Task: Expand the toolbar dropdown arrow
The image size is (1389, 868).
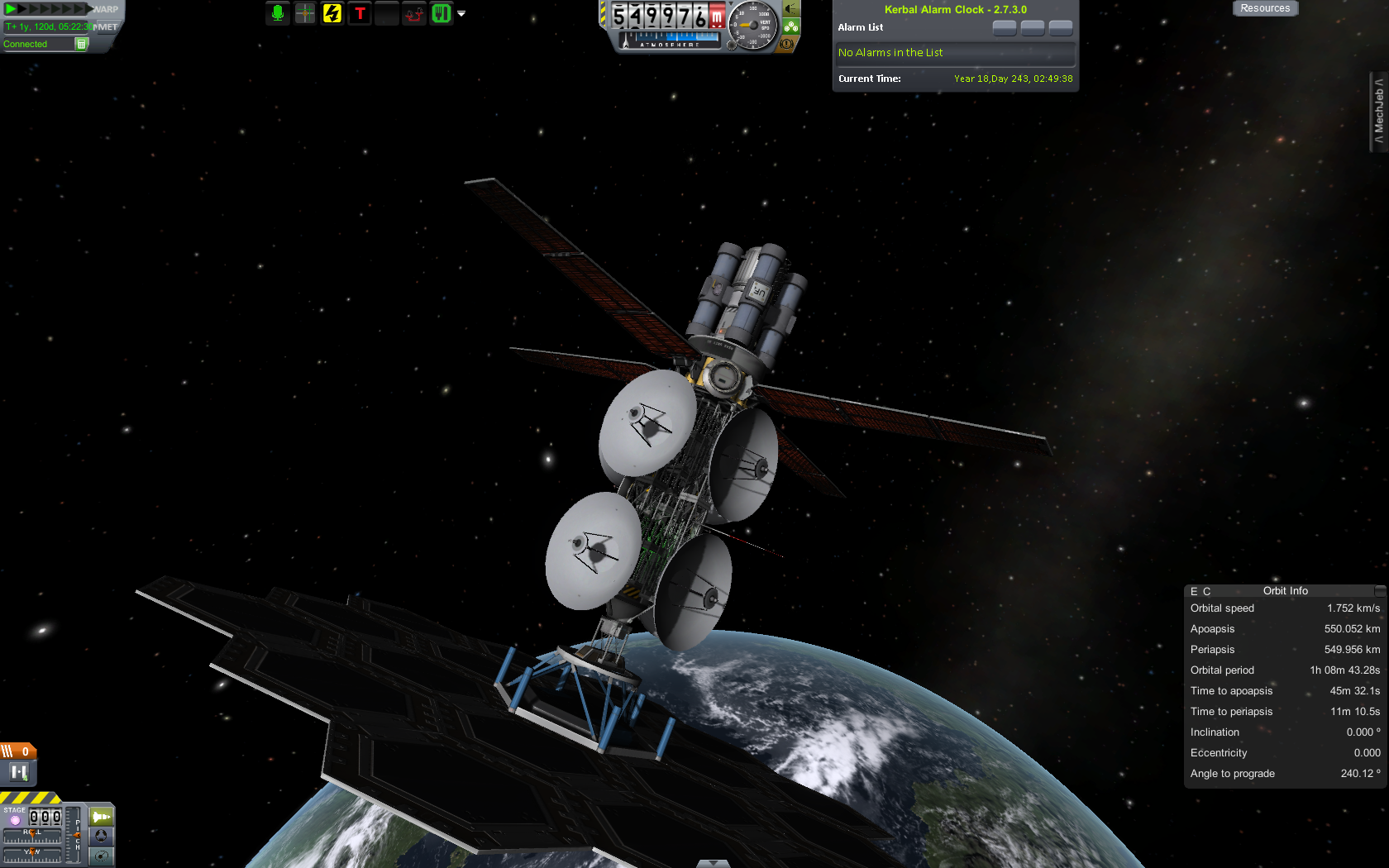Action: coord(461,14)
